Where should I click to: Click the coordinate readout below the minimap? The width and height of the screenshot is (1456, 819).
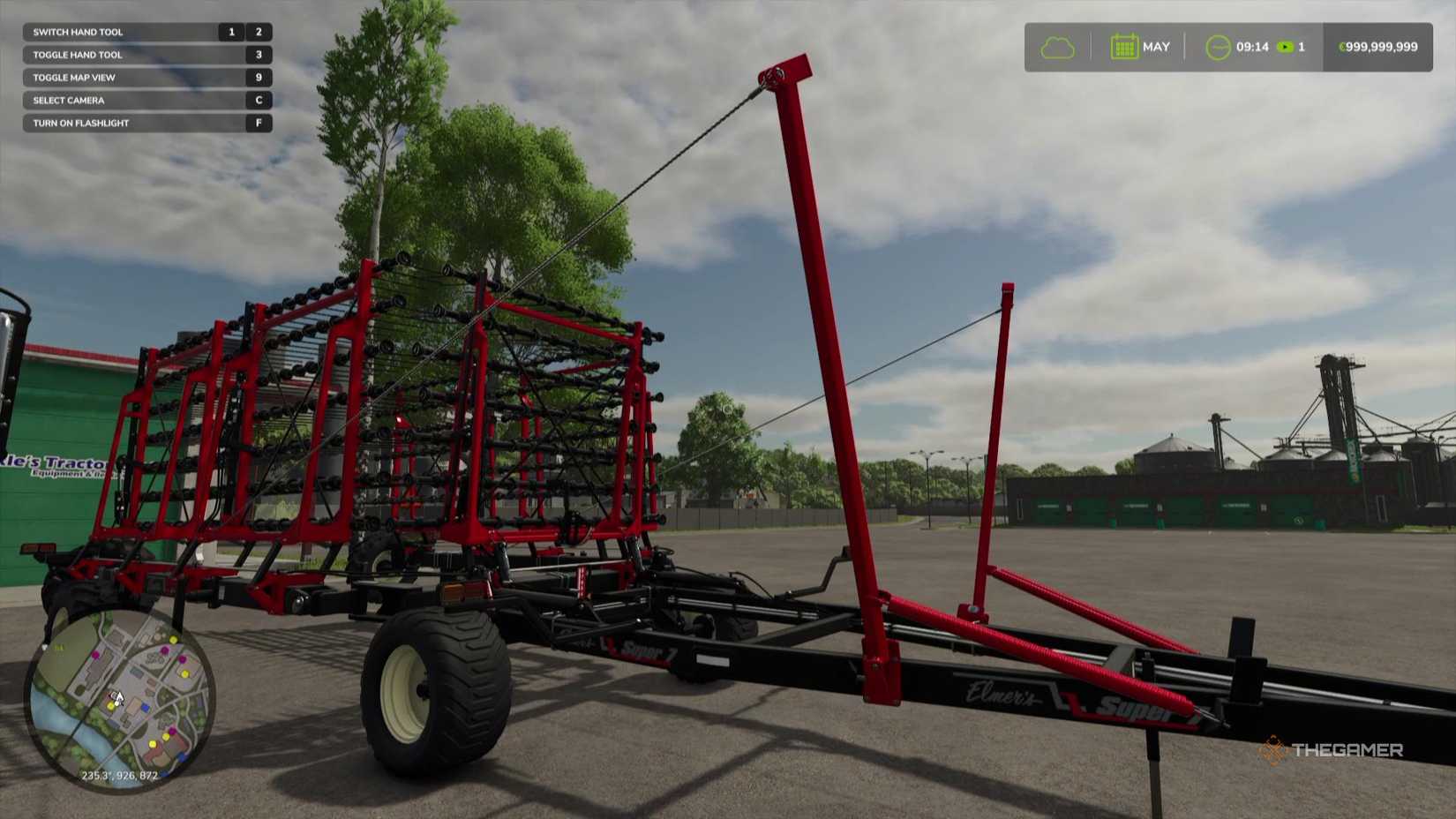(x=119, y=775)
